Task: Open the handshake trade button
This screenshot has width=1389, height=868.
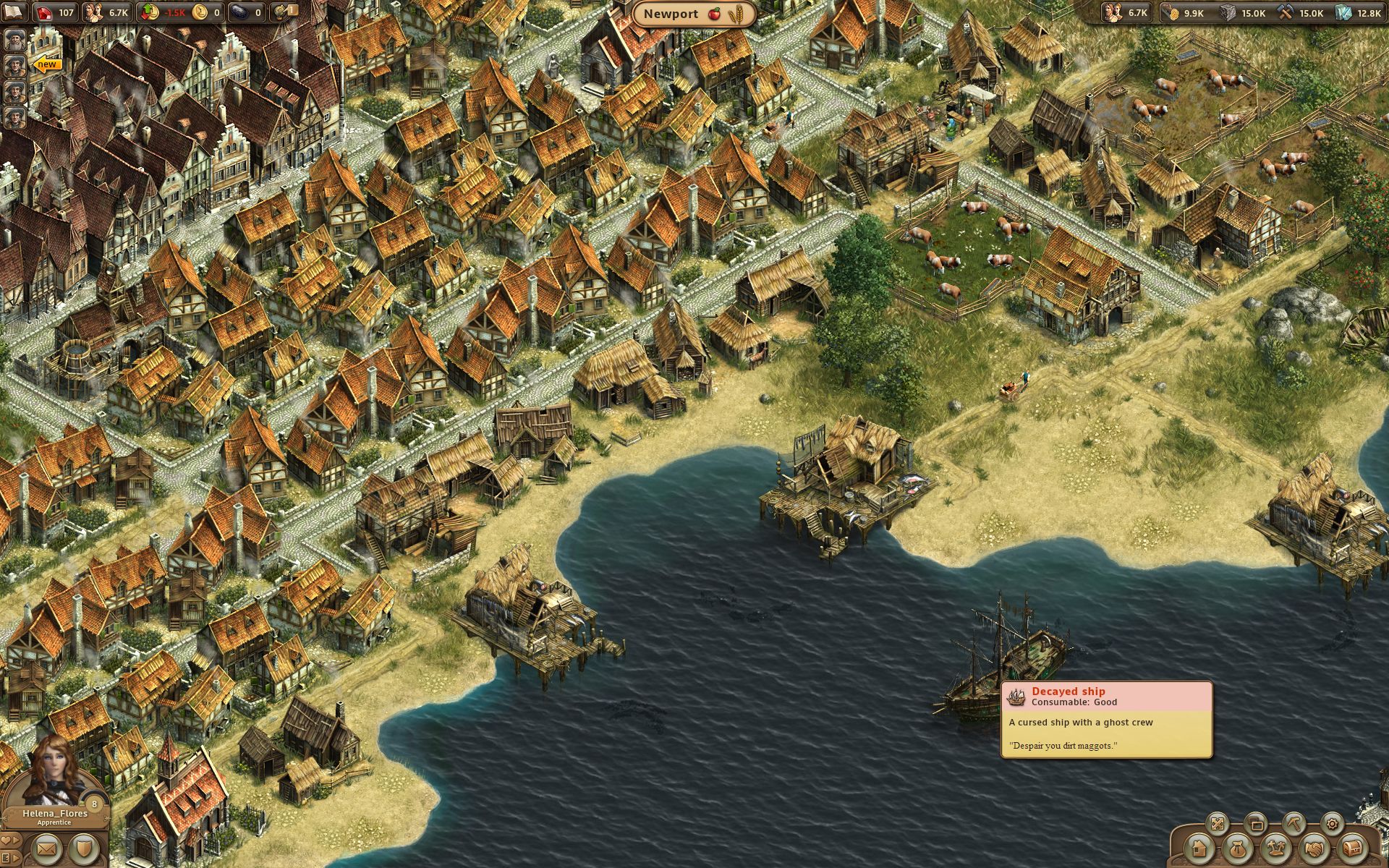Action: click(x=1313, y=848)
